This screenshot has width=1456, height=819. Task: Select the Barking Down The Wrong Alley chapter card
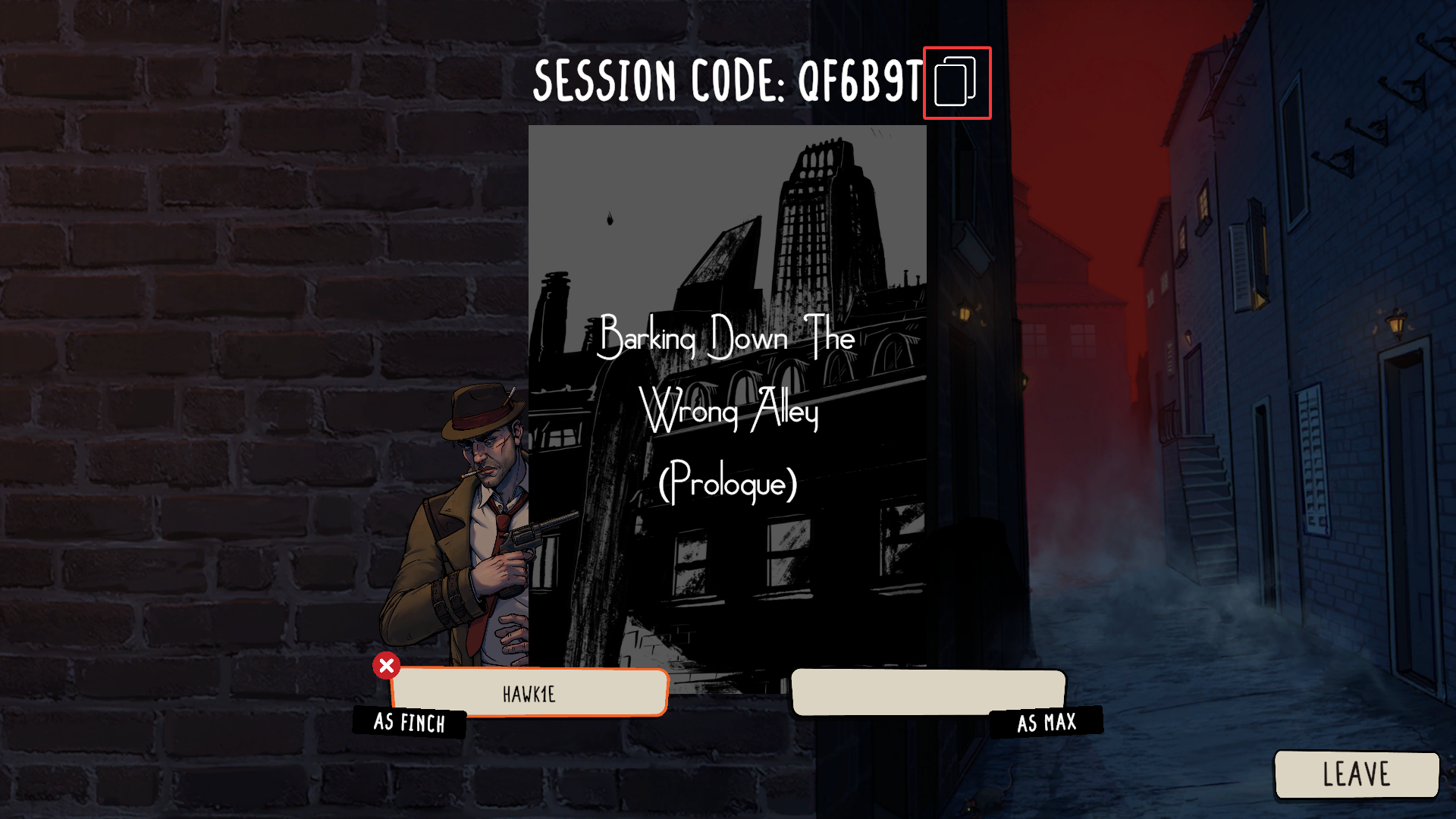pos(727,408)
